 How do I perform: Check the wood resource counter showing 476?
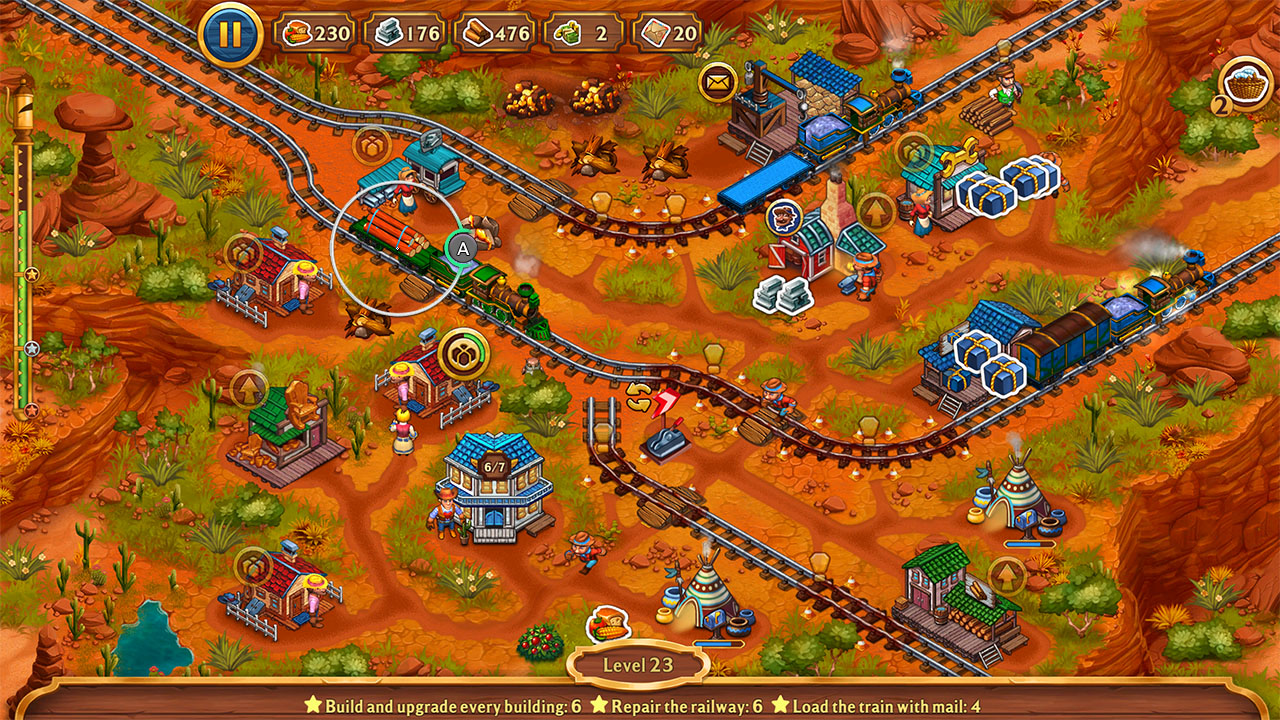[x=497, y=31]
